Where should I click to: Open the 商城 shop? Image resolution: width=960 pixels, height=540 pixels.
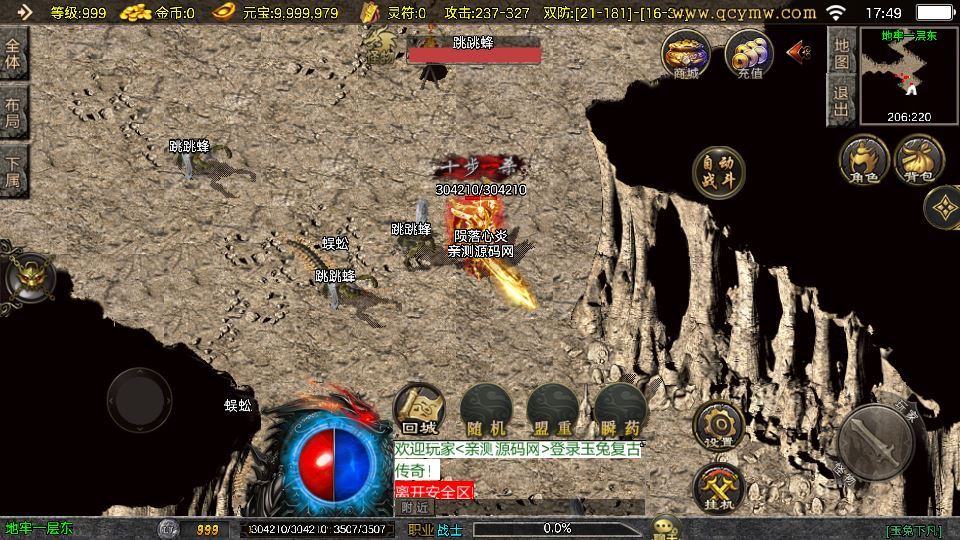(x=686, y=53)
